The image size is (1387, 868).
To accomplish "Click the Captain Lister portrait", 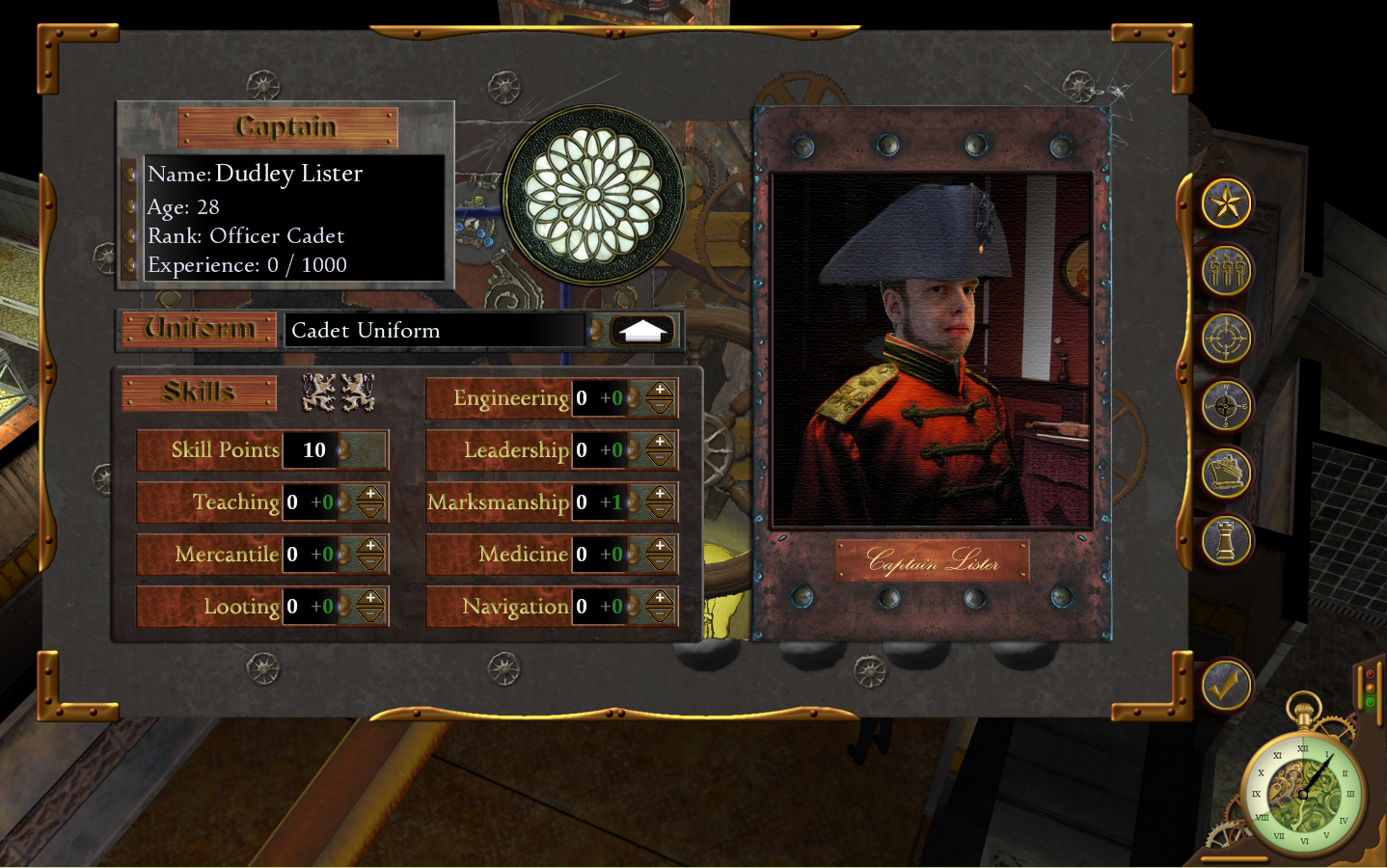I will [932, 351].
